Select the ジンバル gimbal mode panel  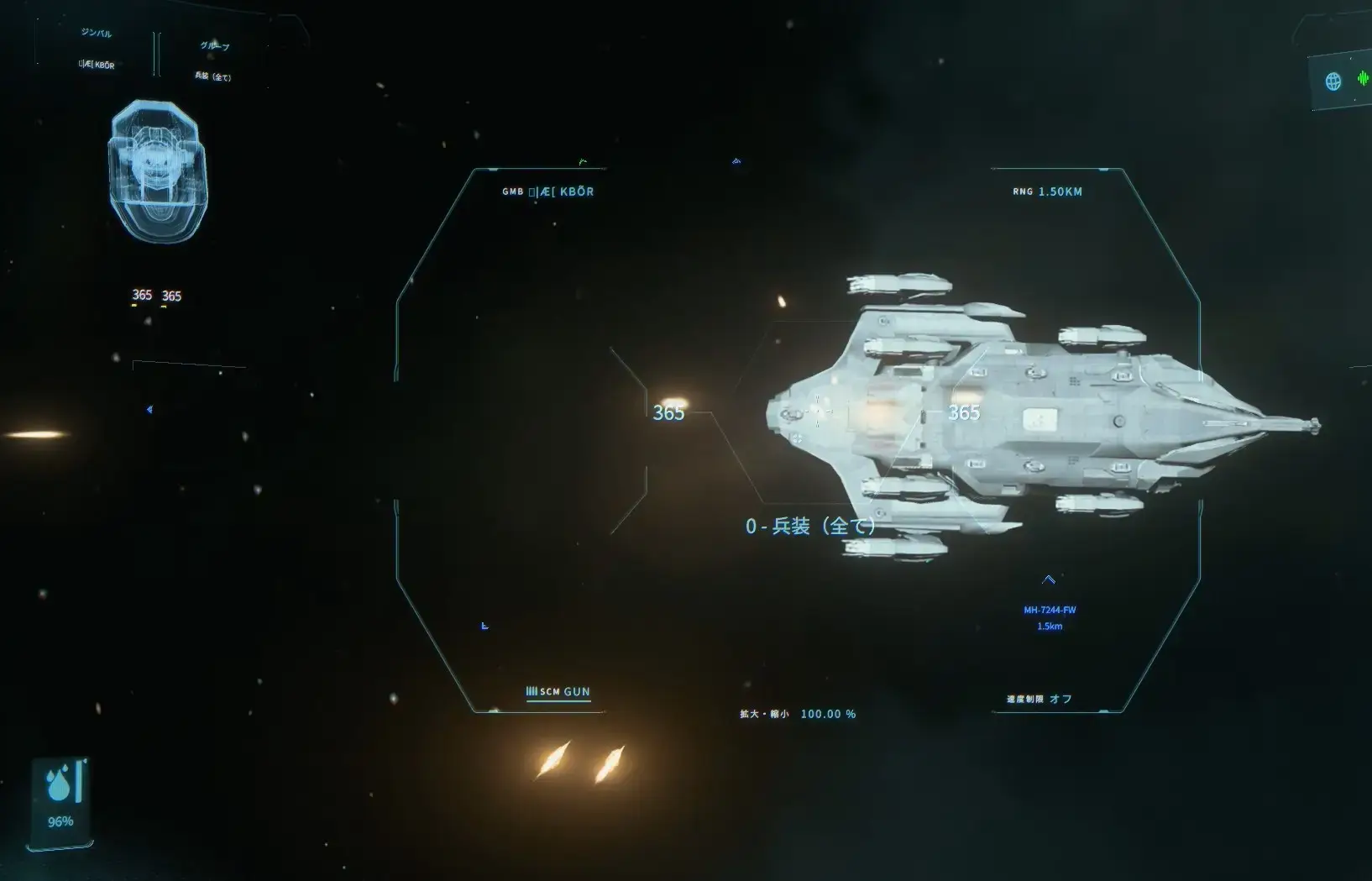[96, 49]
